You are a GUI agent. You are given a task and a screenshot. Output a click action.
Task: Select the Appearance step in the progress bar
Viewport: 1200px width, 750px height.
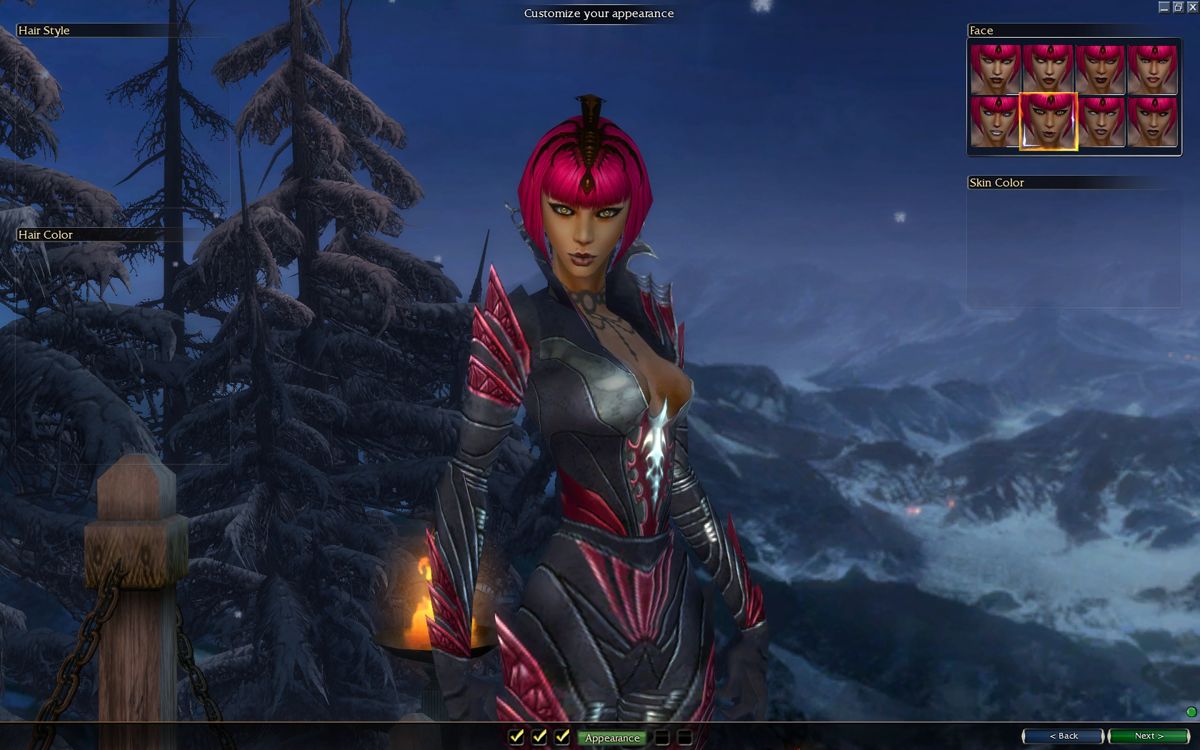point(612,738)
